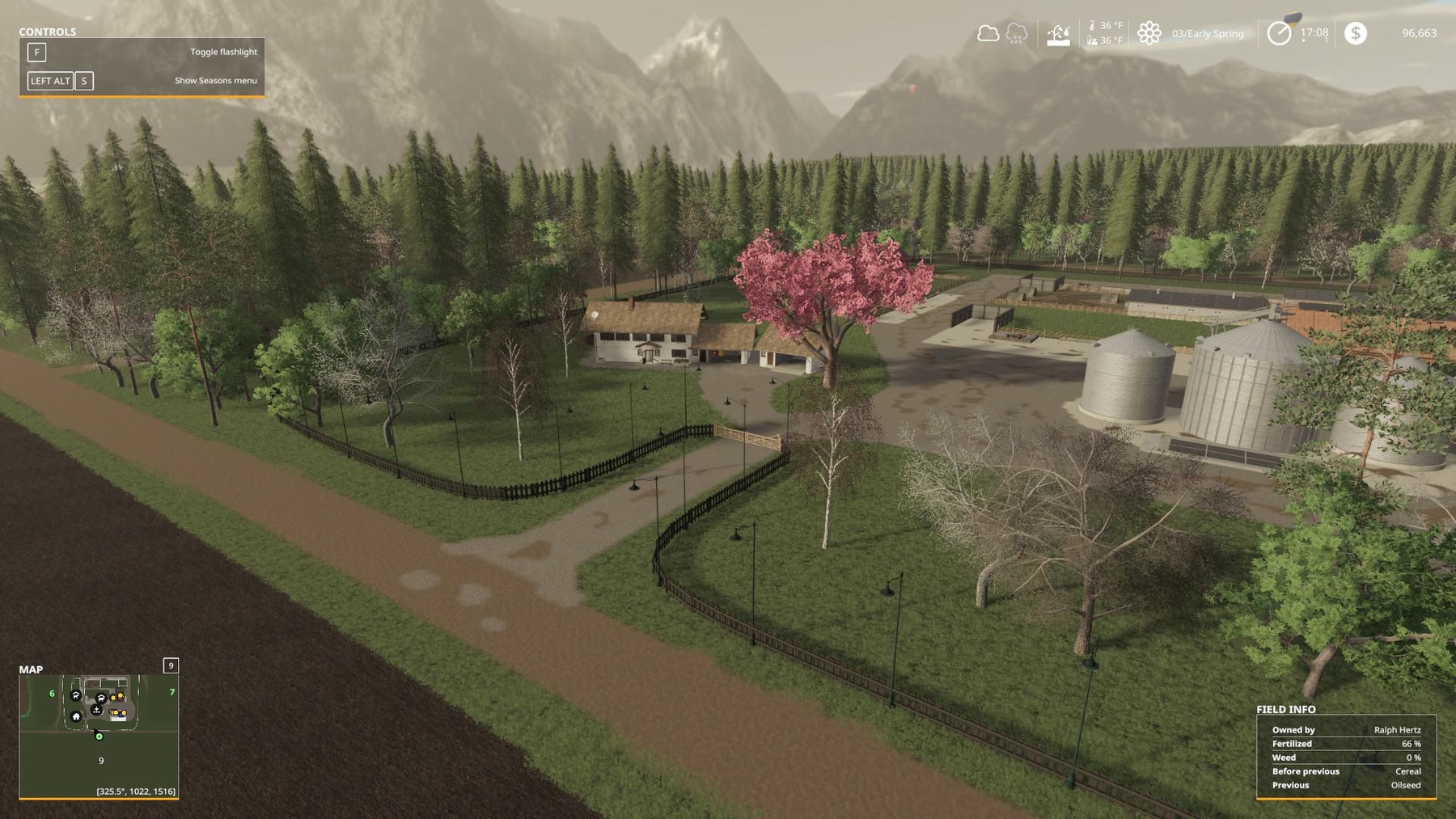Select field 7 label on minimap
Image resolution: width=1456 pixels, height=819 pixels.
coord(171,692)
